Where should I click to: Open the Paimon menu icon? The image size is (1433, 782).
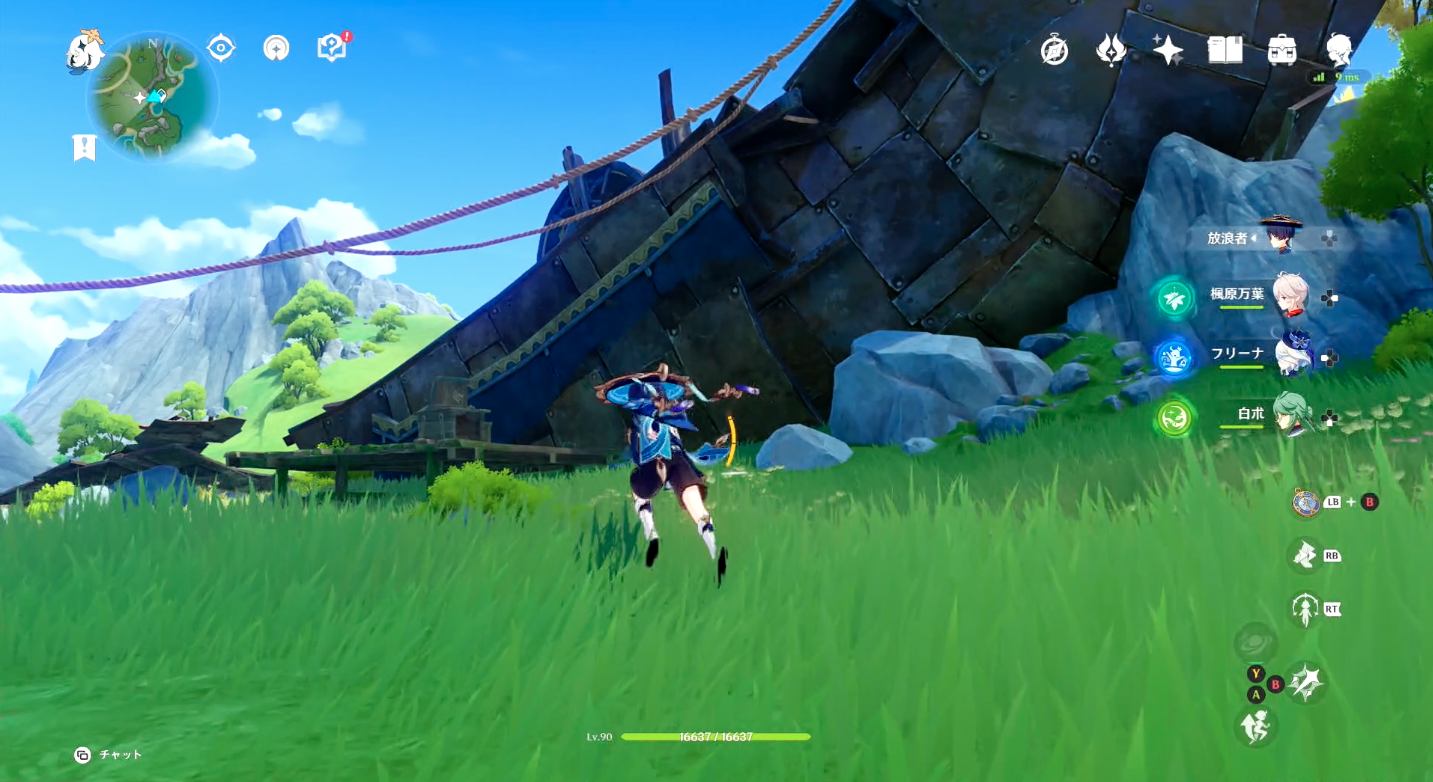pyautogui.click(x=85, y=50)
